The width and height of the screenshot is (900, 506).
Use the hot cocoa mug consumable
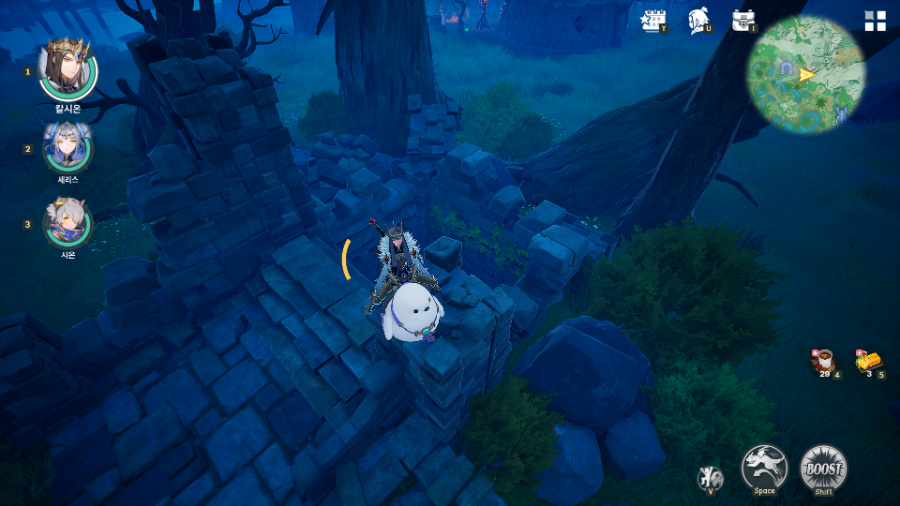pos(823,361)
